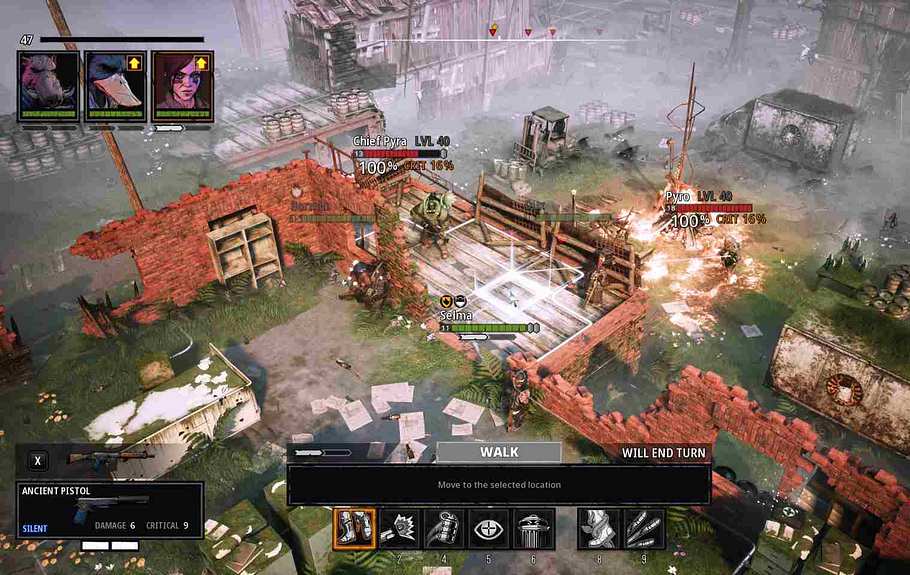This screenshot has width=910, height=575.
Task: Activate the eye crosshair overwatch ability
Action: 489,528
